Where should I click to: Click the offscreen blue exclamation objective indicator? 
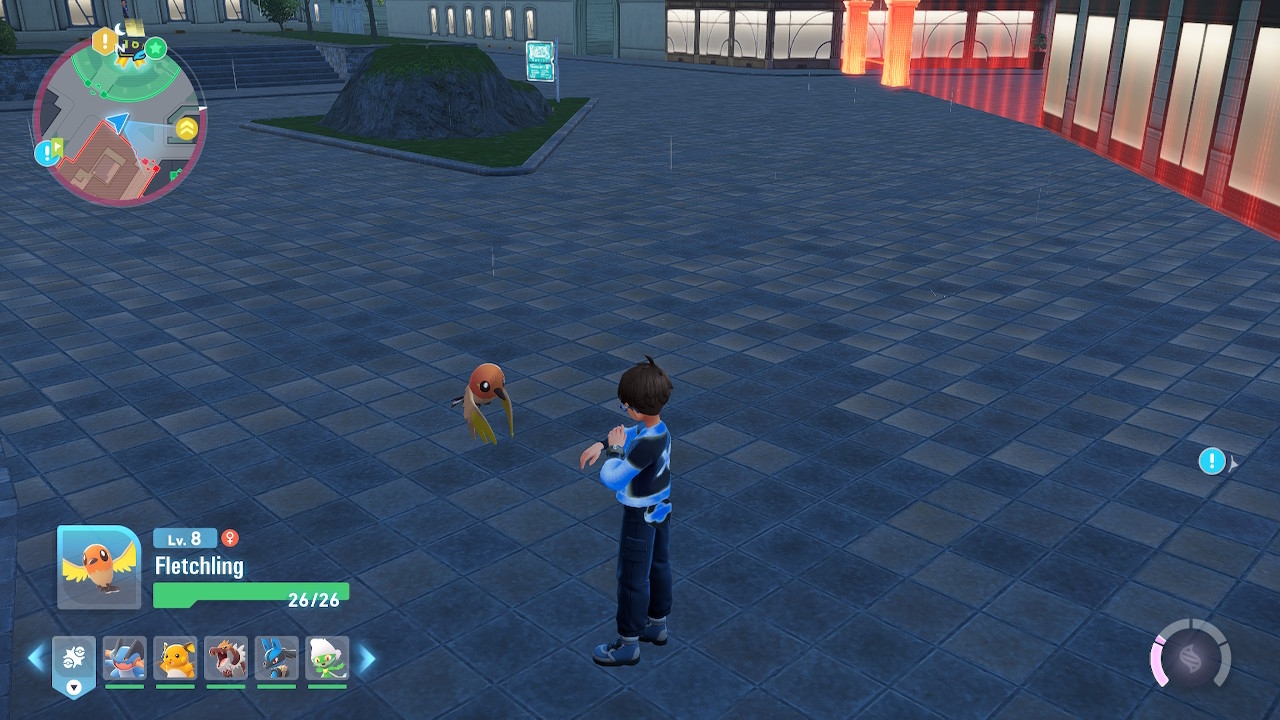point(1212,461)
